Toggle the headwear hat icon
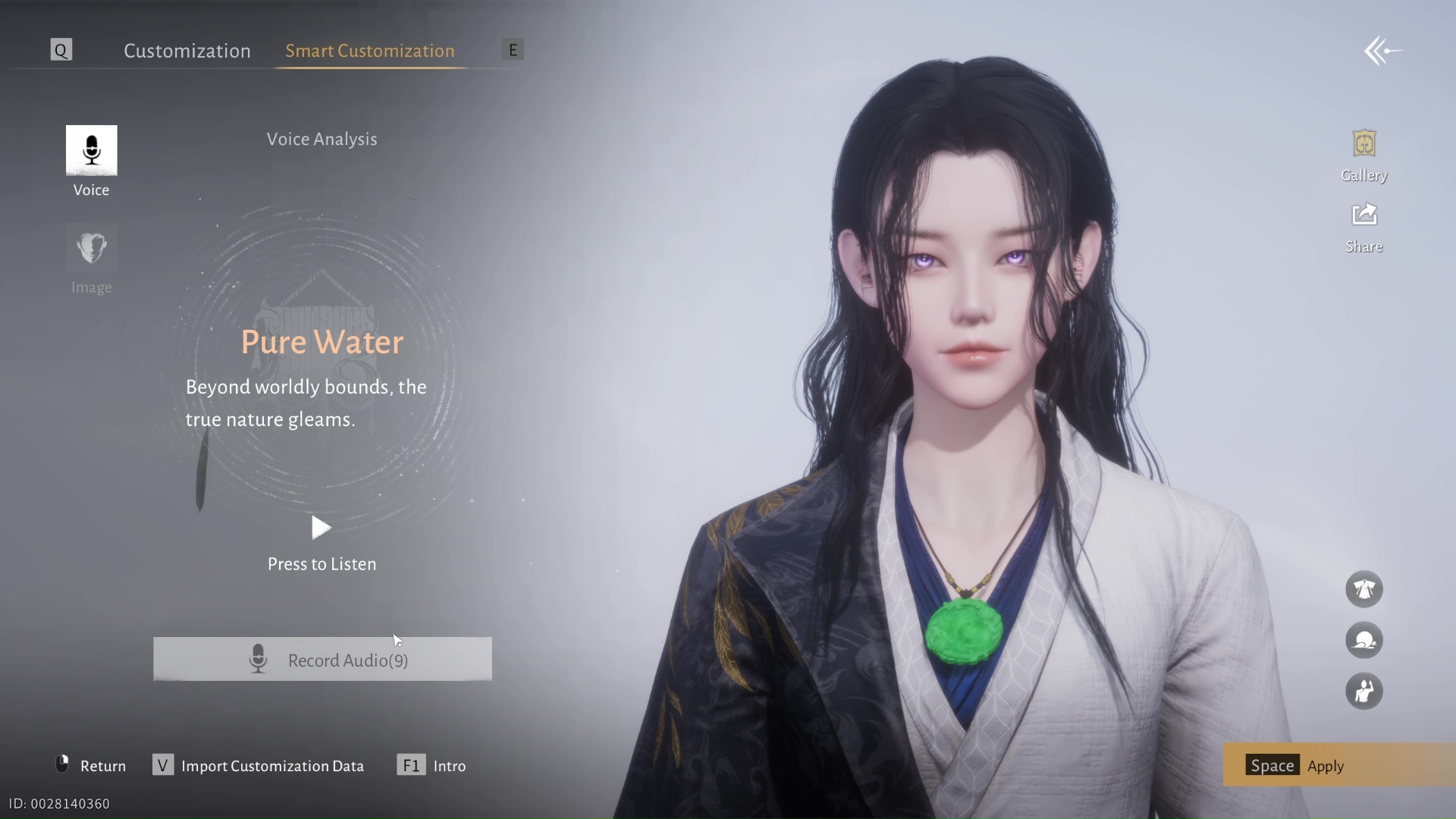 (1363, 641)
